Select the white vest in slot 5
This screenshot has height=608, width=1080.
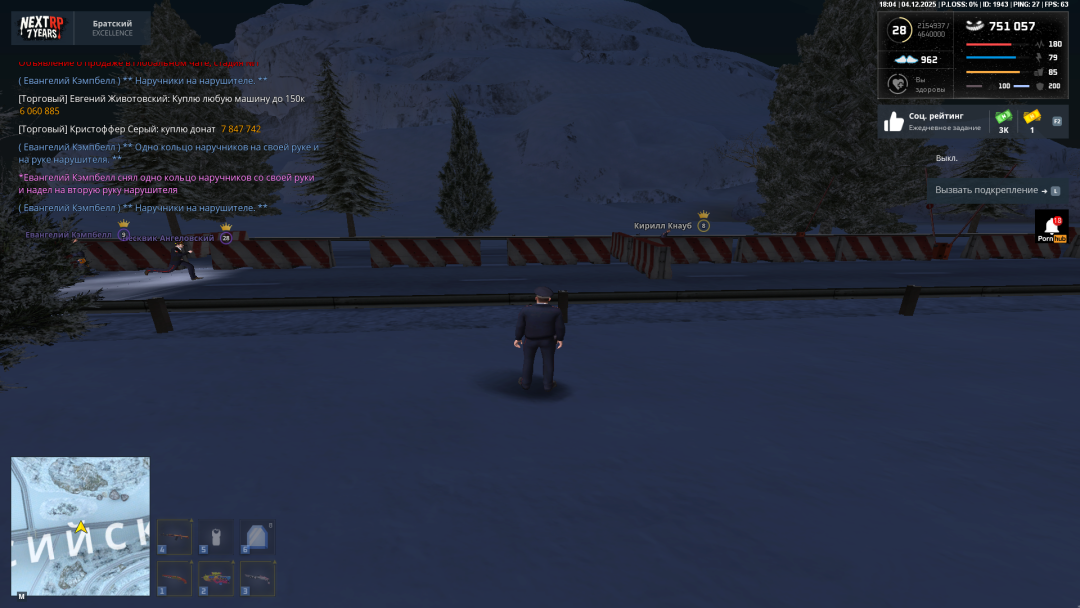click(216, 537)
